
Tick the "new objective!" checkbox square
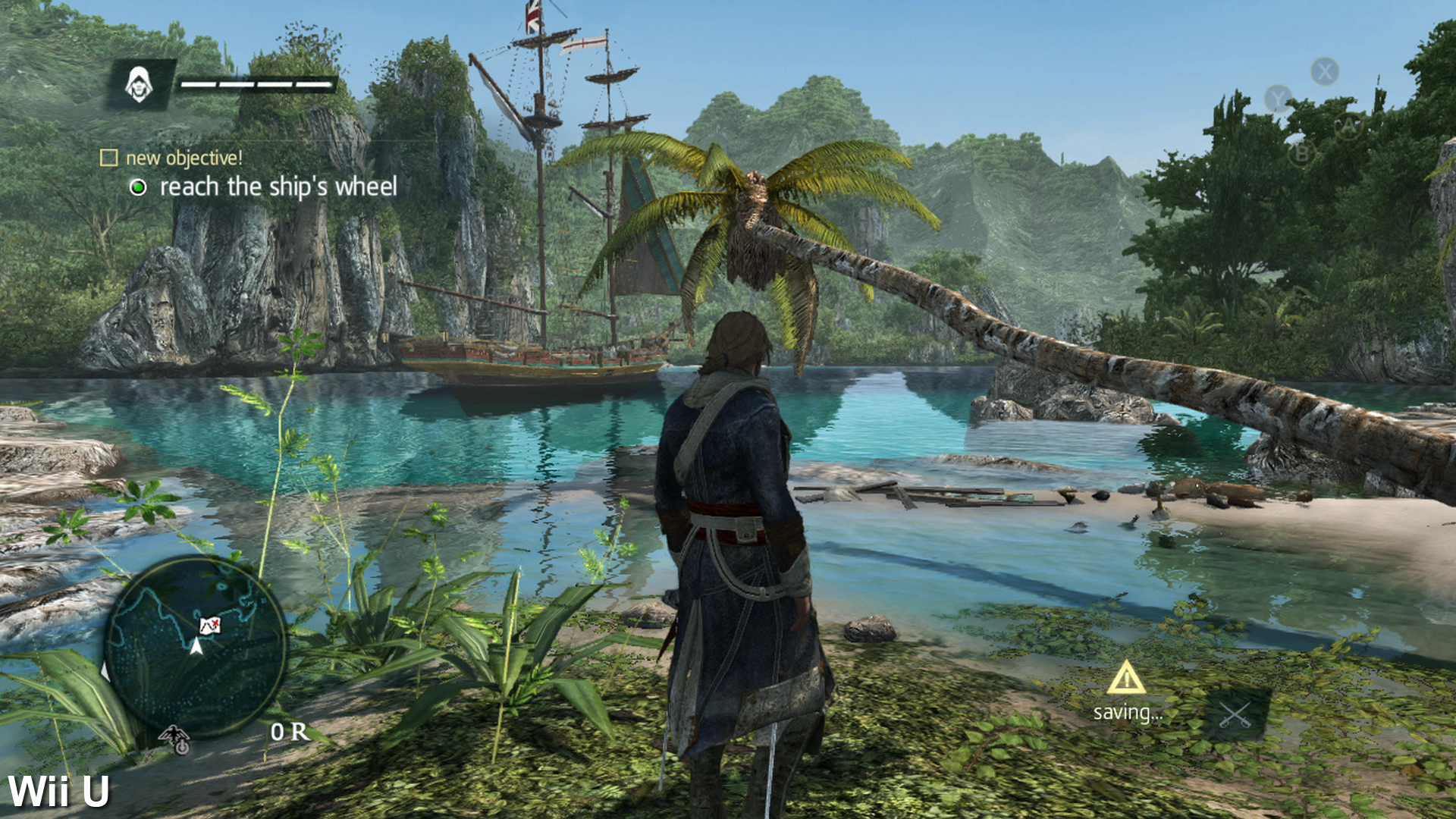(109, 158)
